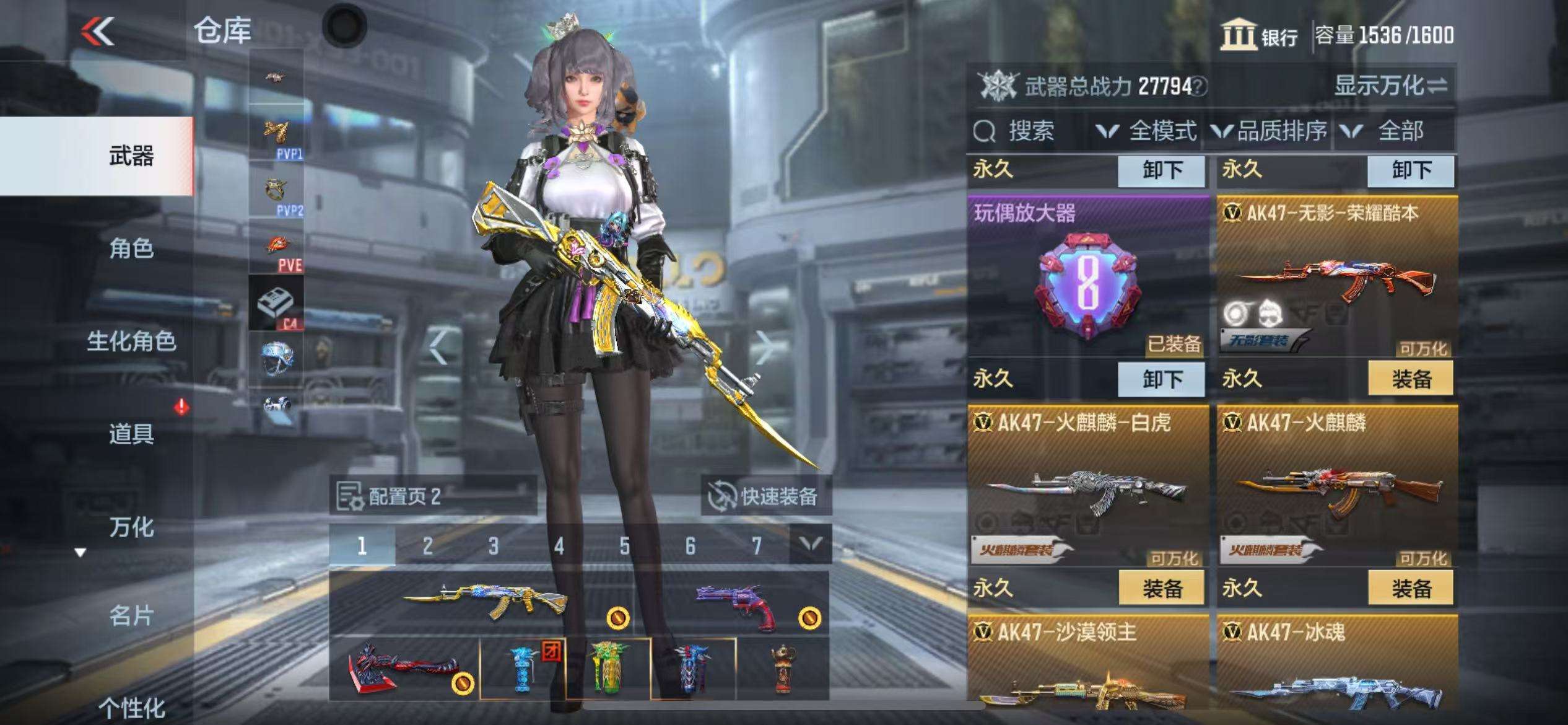The height and width of the screenshot is (725, 1568).
Task: Select the equipped revolver pistol slot
Action: 734,603
